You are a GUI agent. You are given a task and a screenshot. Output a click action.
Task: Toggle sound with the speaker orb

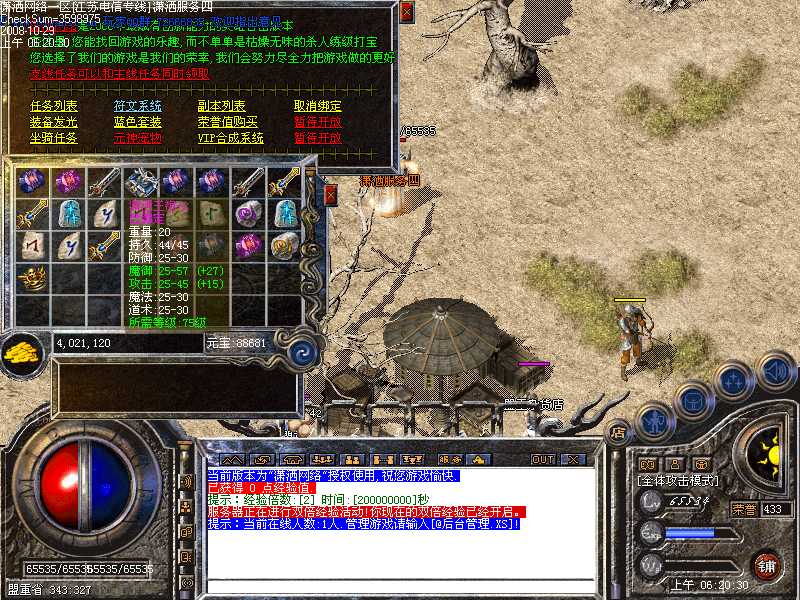pyautogui.click(x=774, y=372)
